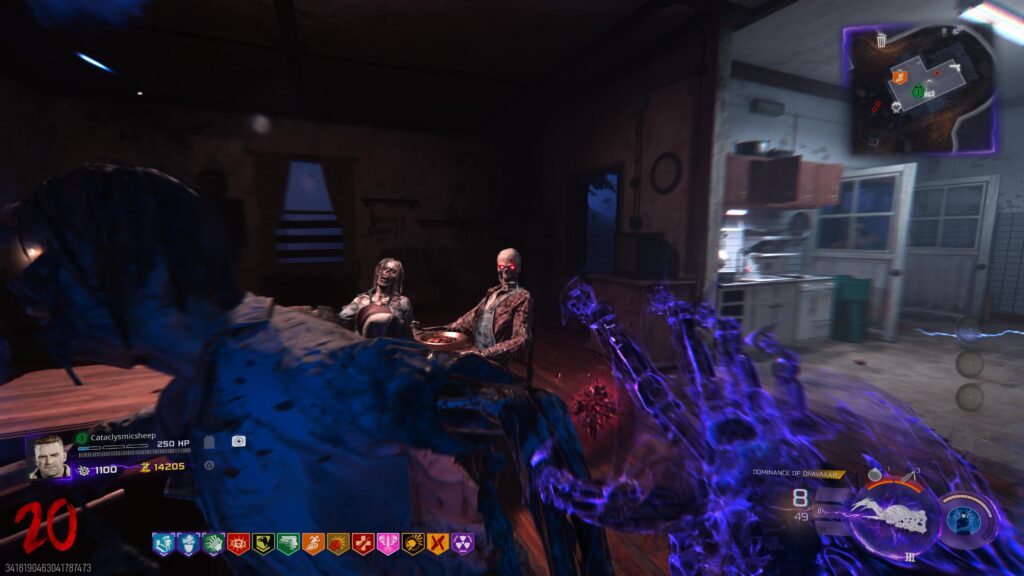Click the green hand augment icon
The width and height of the screenshot is (1024, 576).
(212, 544)
